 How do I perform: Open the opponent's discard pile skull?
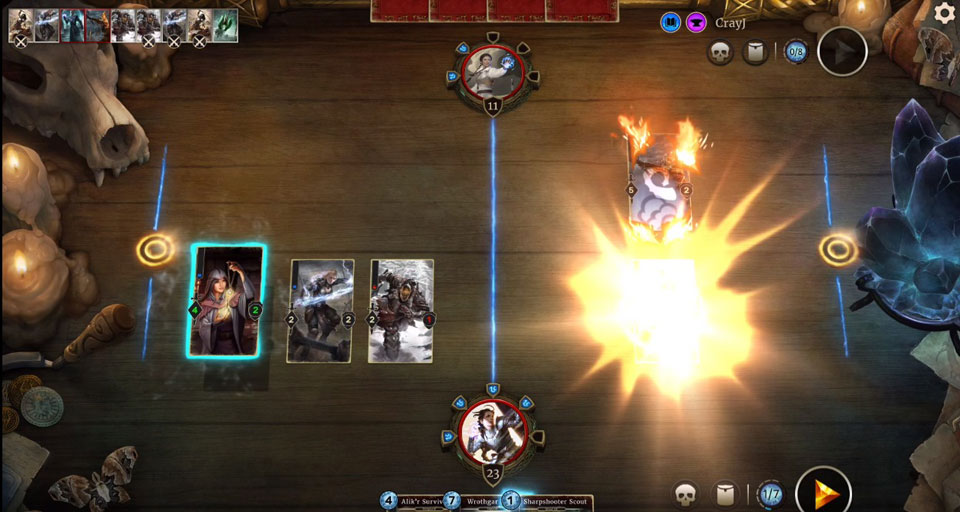pos(720,51)
